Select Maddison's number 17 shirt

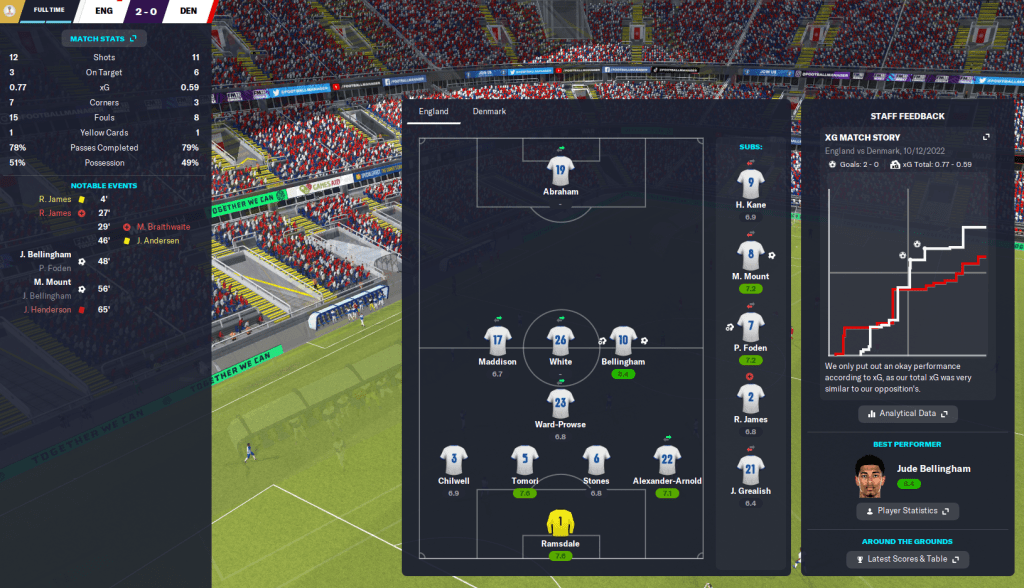[497, 340]
